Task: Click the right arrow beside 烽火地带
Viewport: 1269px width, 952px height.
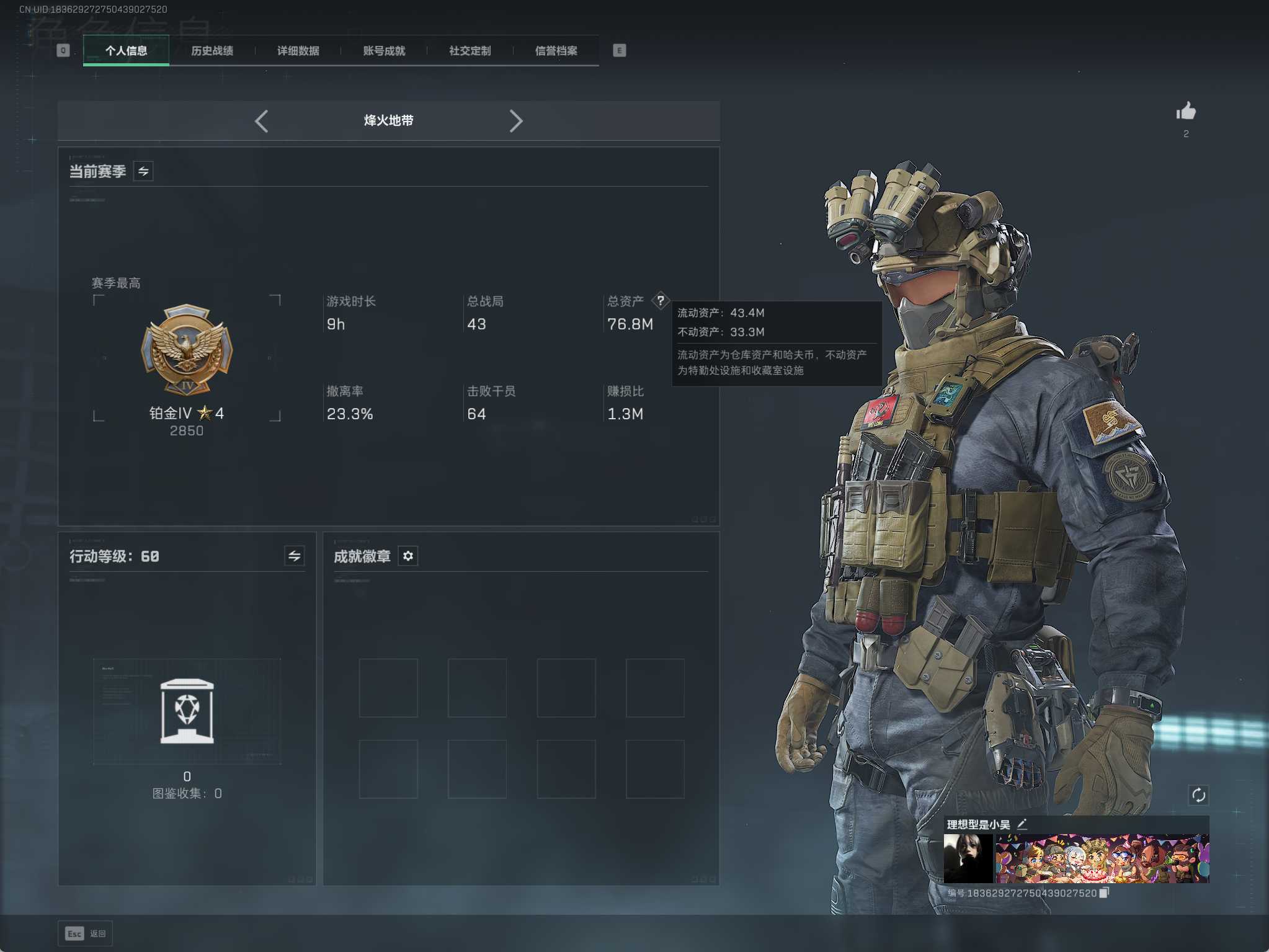Action: click(x=515, y=121)
